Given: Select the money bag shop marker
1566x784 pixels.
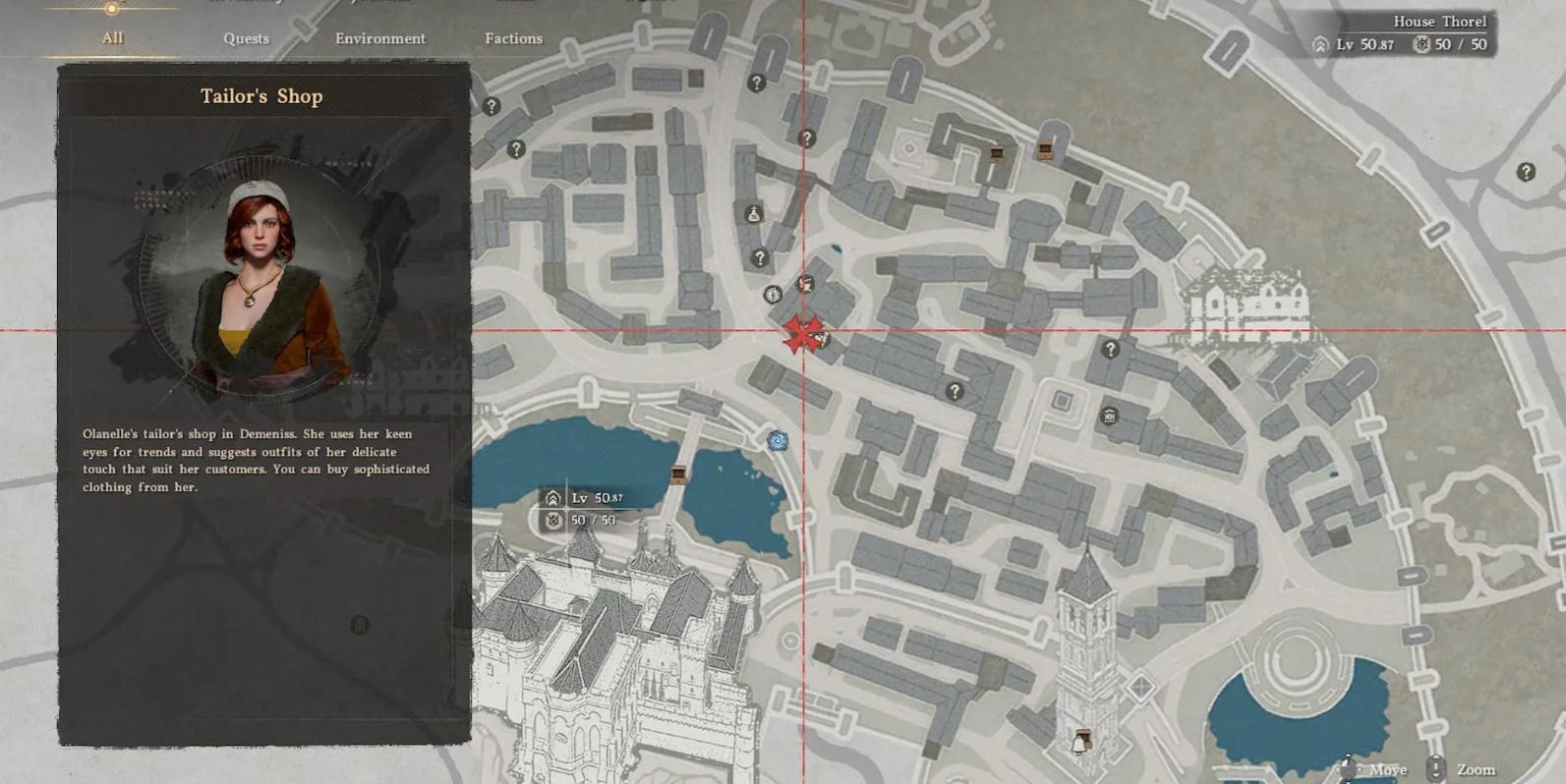Looking at the screenshot, I should [x=754, y=214].
